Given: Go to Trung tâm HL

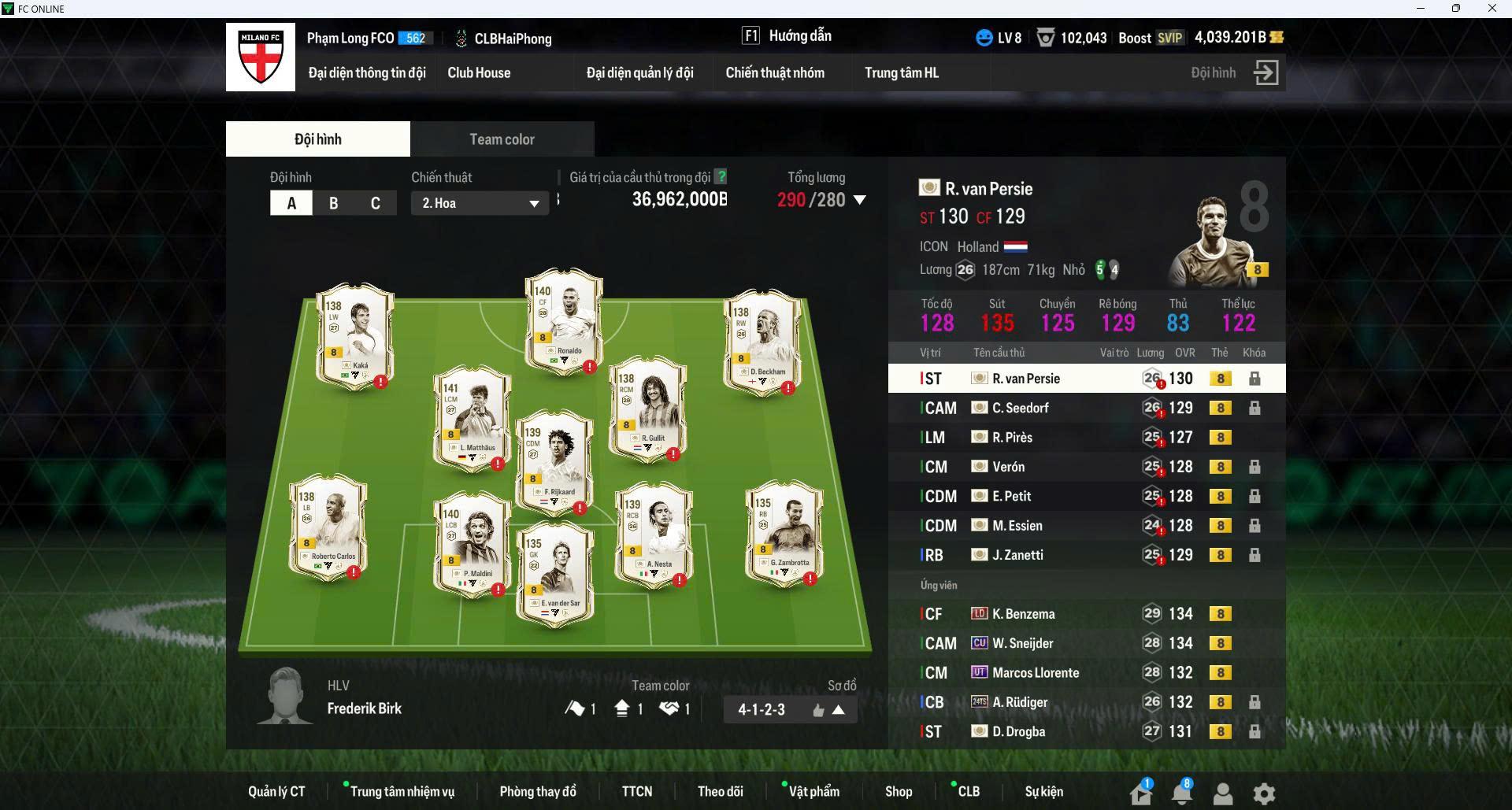Looking at the screenshot, I should (x=902, y=72).
